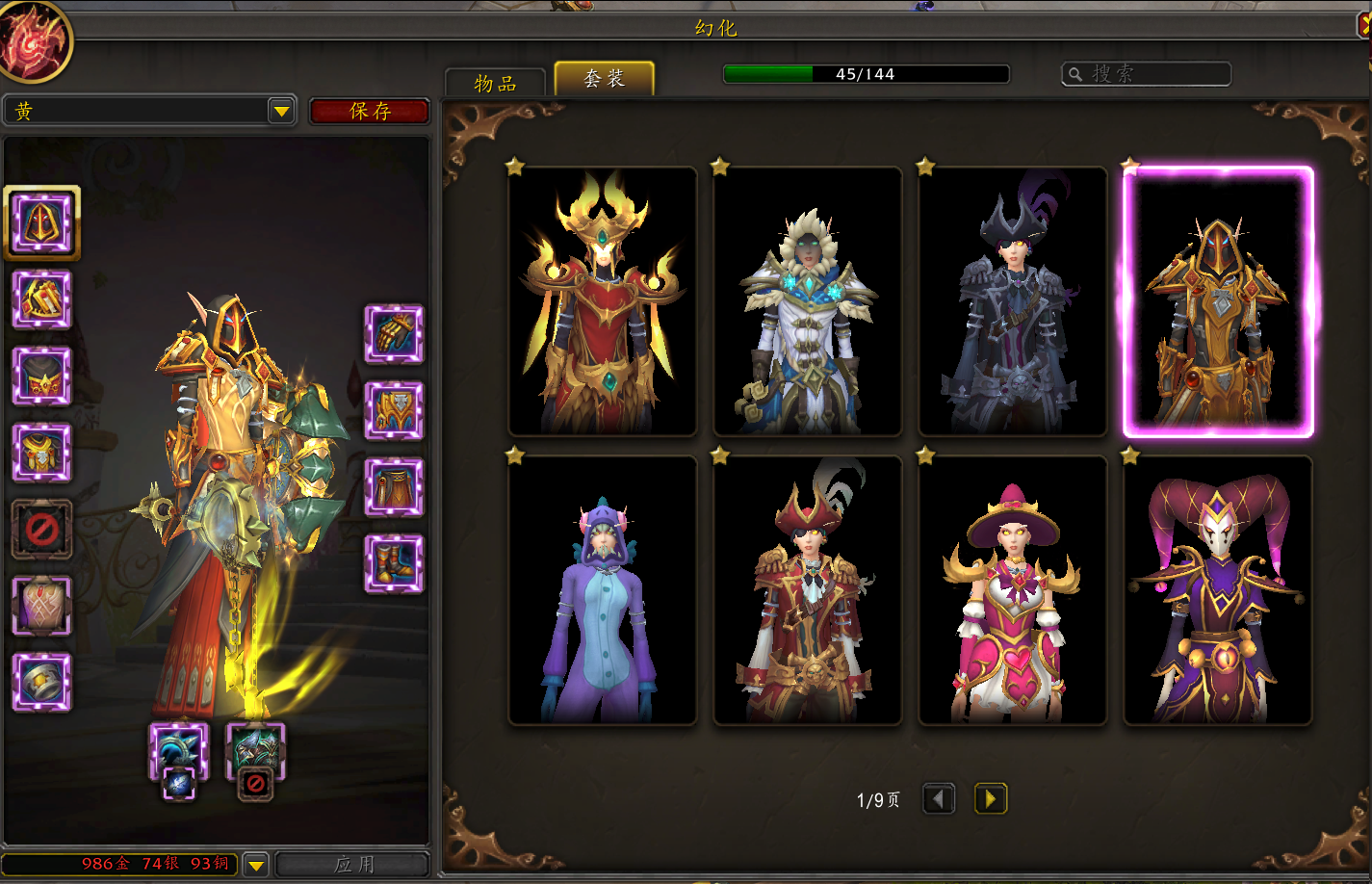
Task: Open the gloves appearance slot
Action: 394,334
